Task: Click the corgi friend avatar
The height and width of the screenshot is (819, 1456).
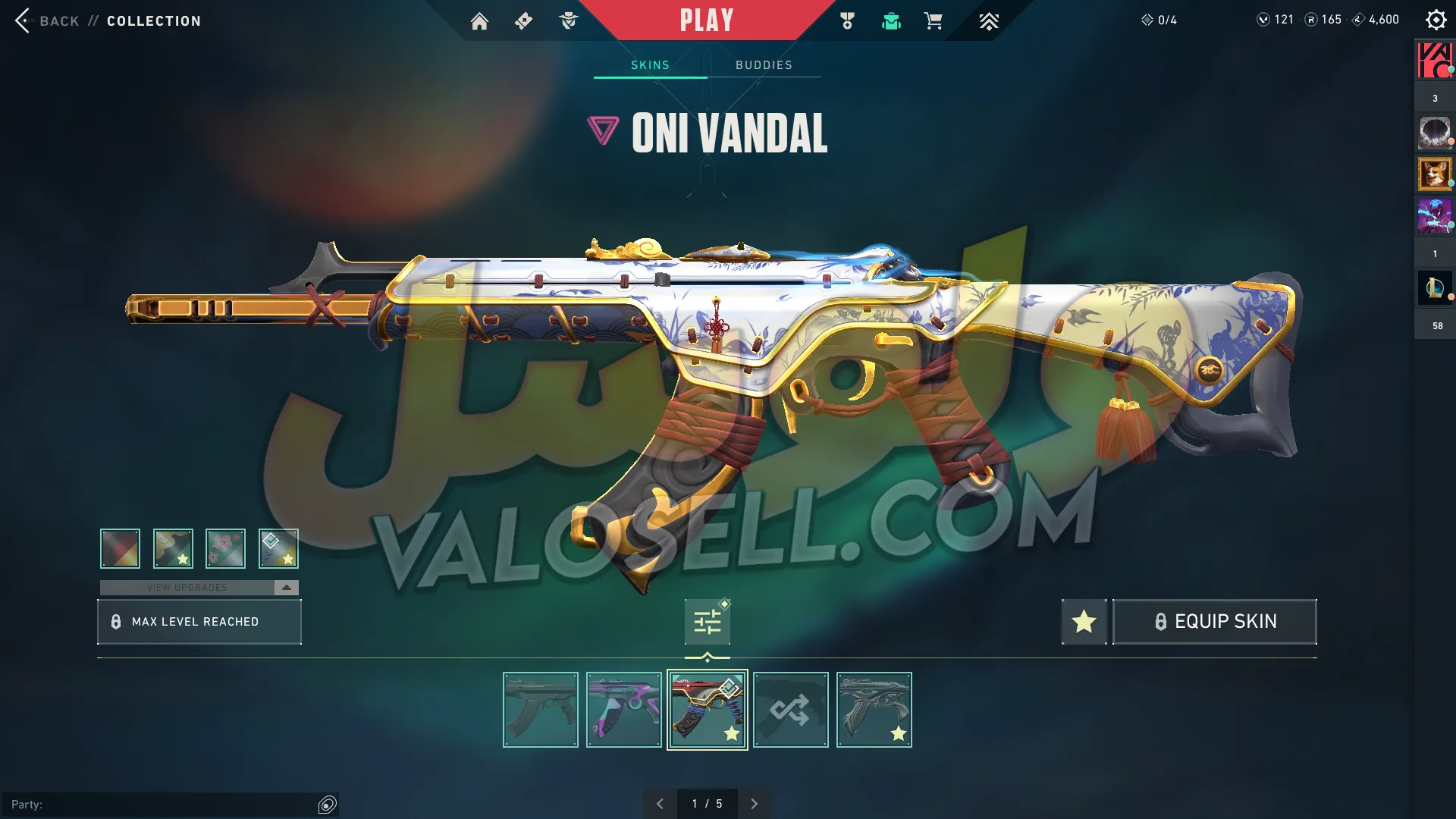Action: [x=1434, y=174]
